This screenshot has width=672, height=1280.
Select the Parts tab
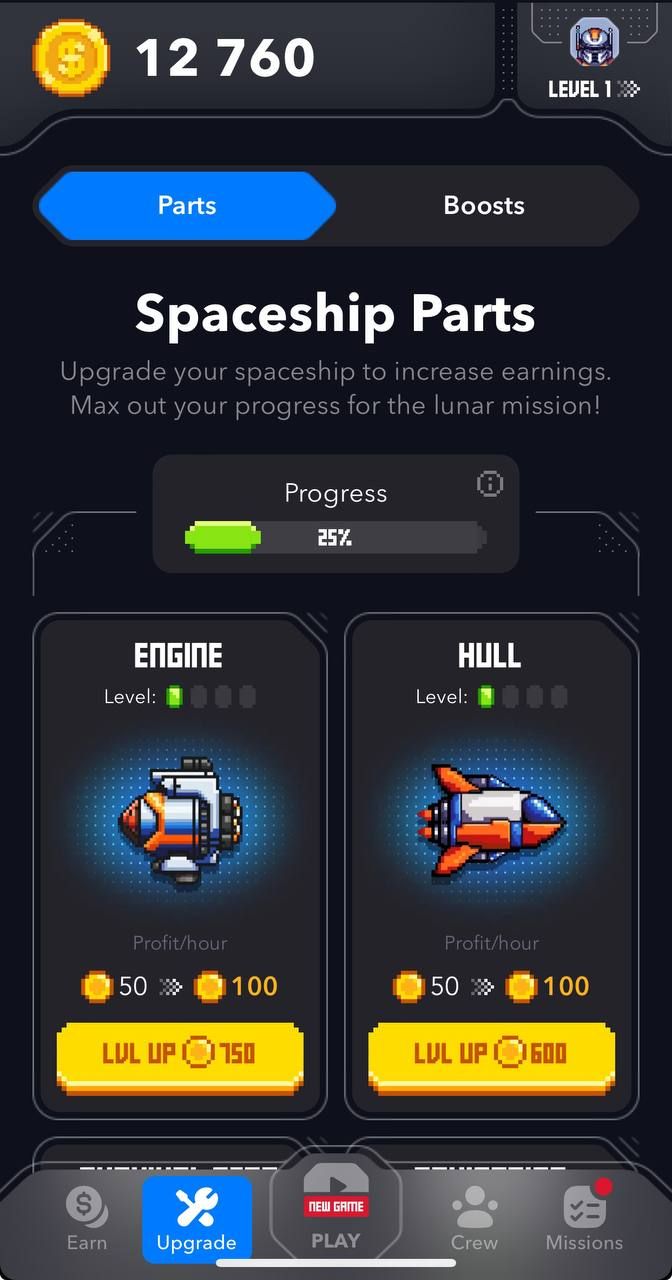click(x=187, y=206)
